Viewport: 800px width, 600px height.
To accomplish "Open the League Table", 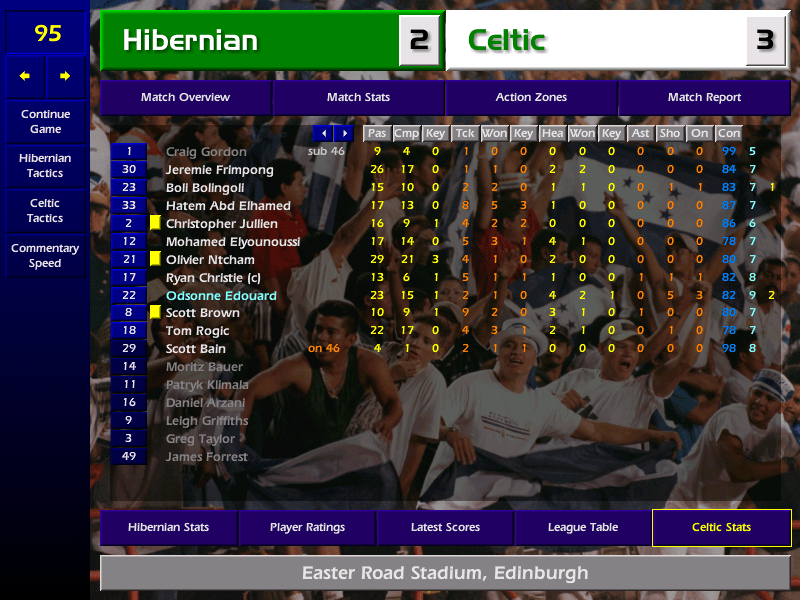I will [x=583, y=528].
